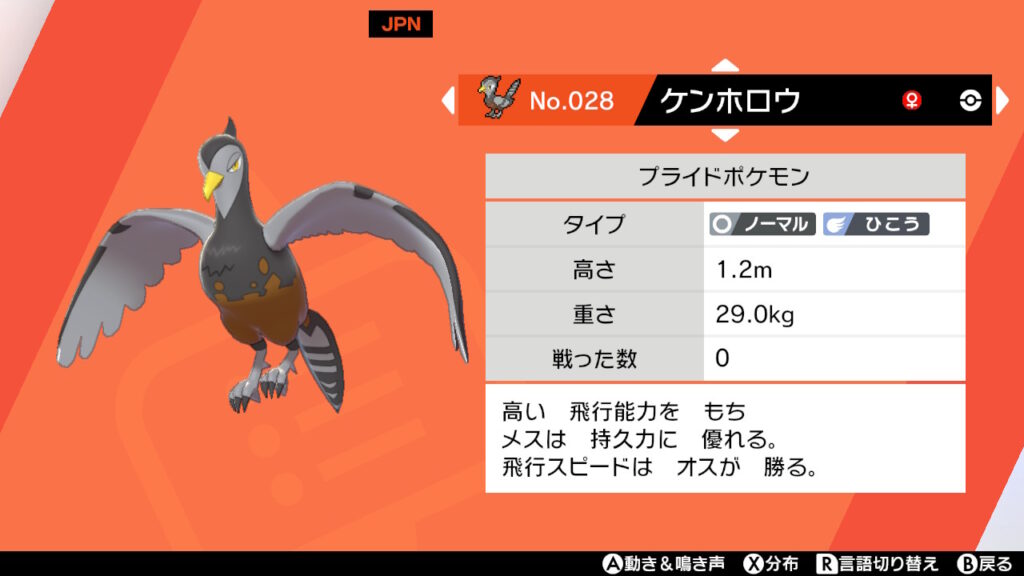Select the ノーマル type badge
Screen dimensions: 1024x576
tap(763, 224)
